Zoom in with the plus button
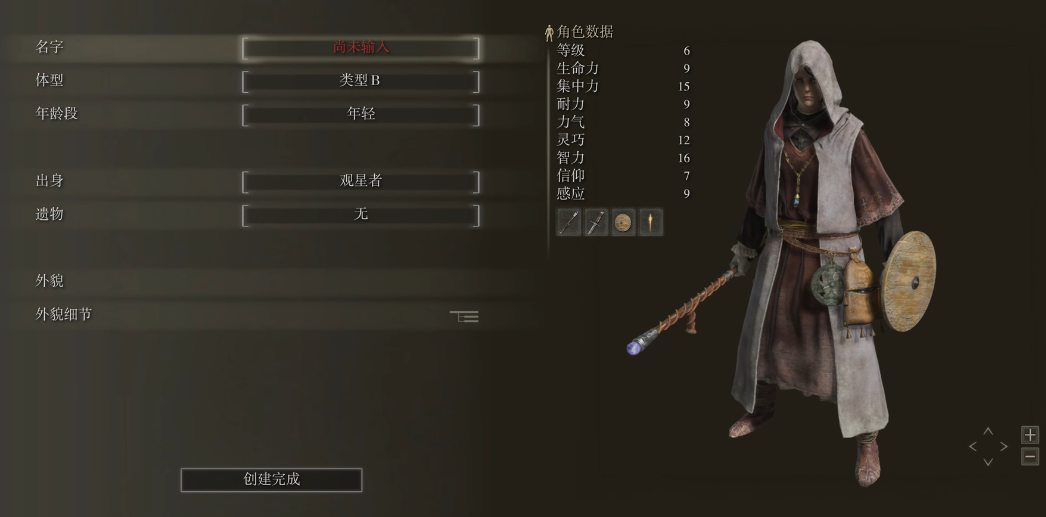This screenshot has width=1046, height=517. [1030, 435]
